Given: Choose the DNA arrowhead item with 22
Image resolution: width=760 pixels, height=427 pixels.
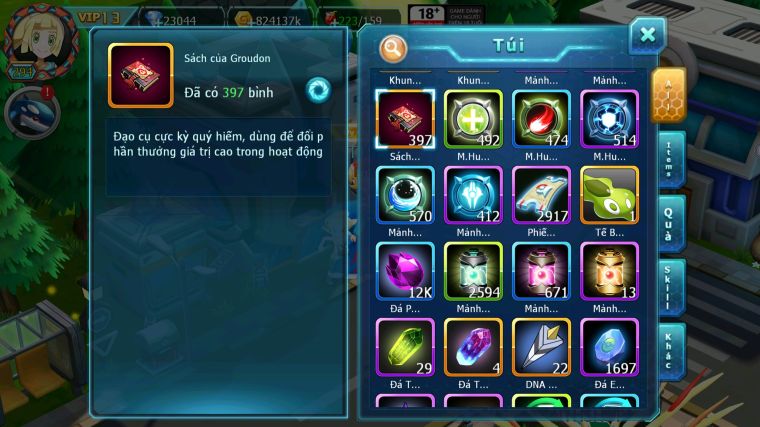Looking at the screenshot, I should (541, 346).
